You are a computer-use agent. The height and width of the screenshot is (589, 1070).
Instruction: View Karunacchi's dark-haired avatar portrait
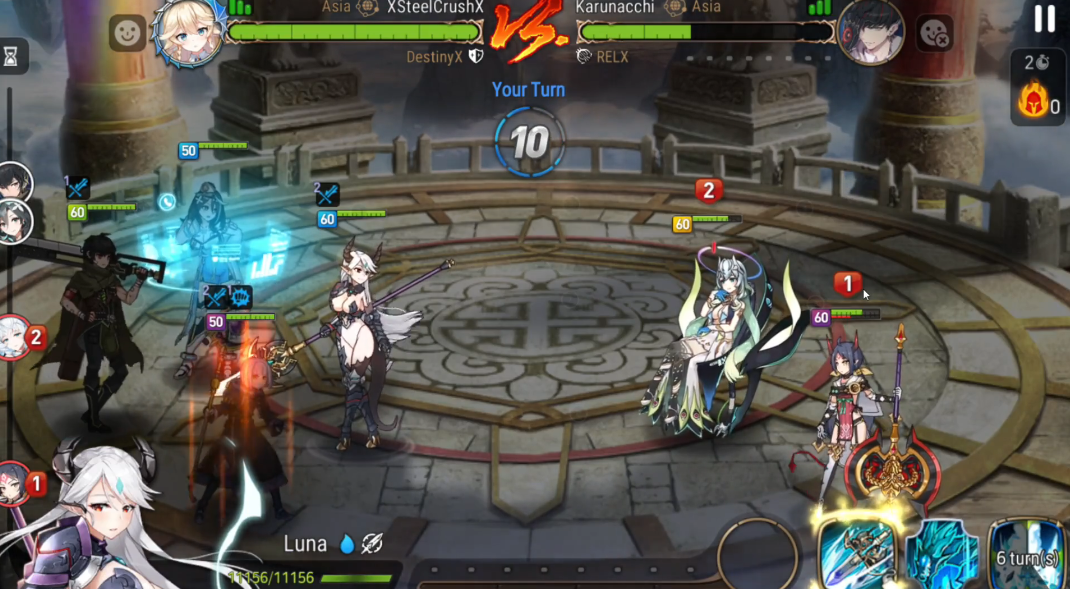point(870,31)
